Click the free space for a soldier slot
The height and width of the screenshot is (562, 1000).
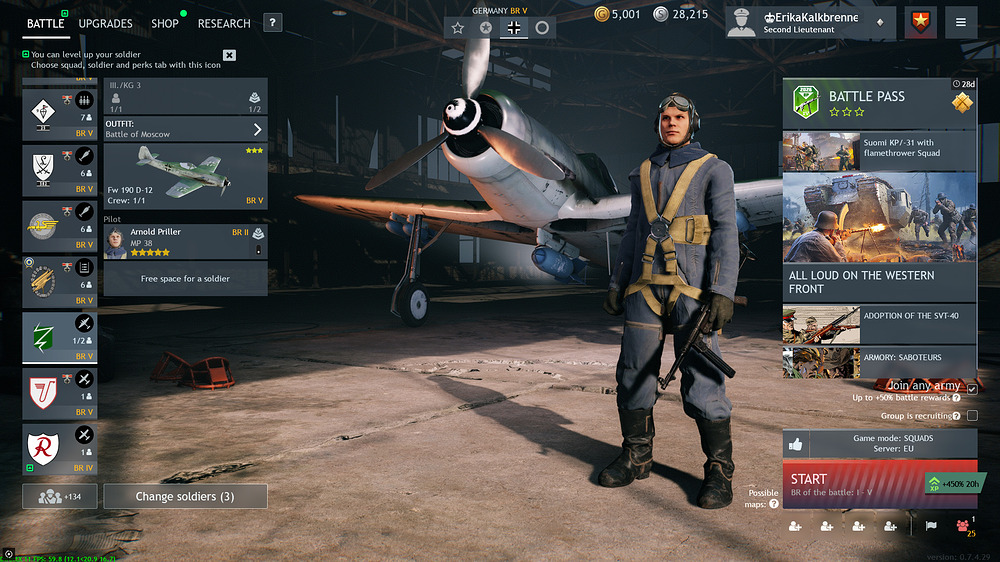pos(185,279)
